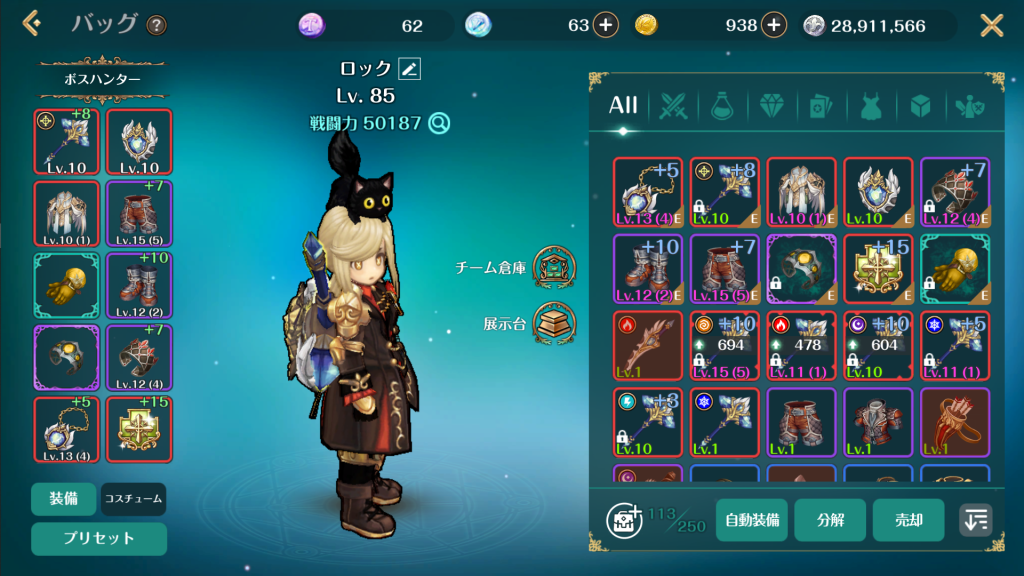The image size is (1024, 576).
Task: Sort the inventory with the sort icon
Action: click(x=976, y=520)
